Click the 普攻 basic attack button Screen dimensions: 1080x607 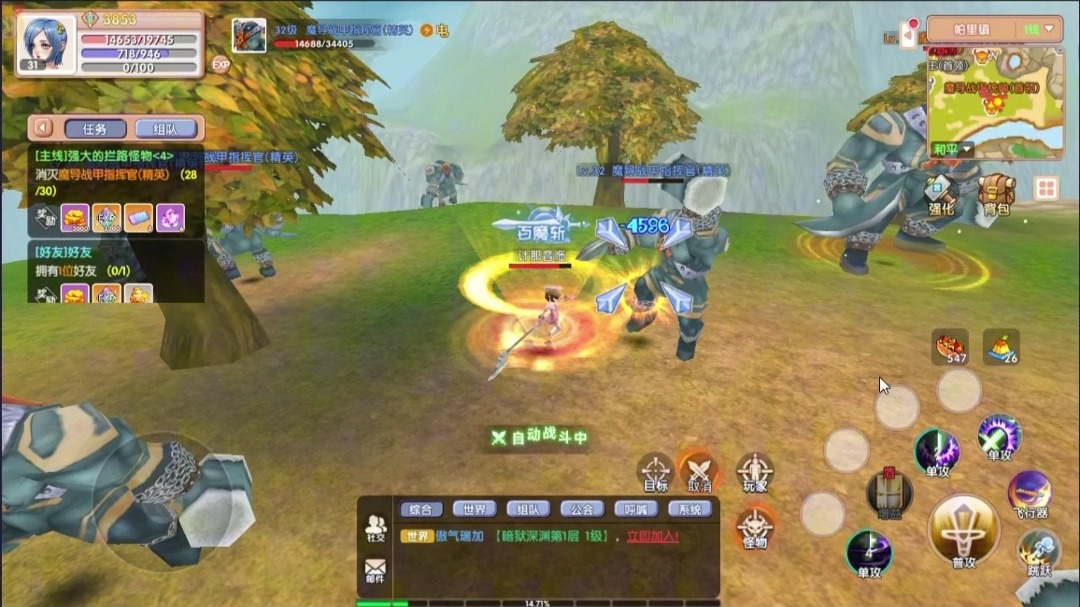point(963,530)
